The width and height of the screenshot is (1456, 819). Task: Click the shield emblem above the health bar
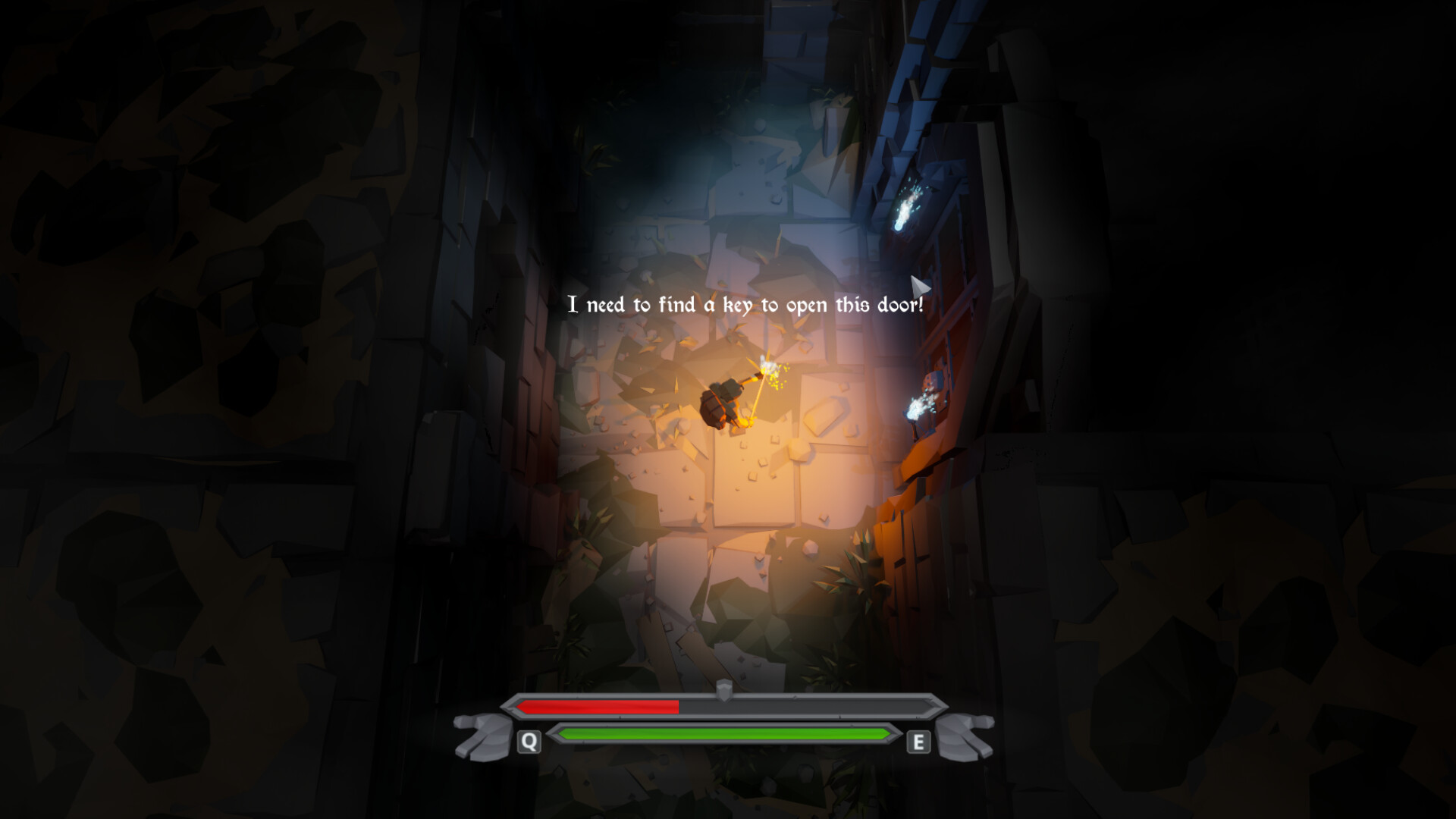click(724, 692)
